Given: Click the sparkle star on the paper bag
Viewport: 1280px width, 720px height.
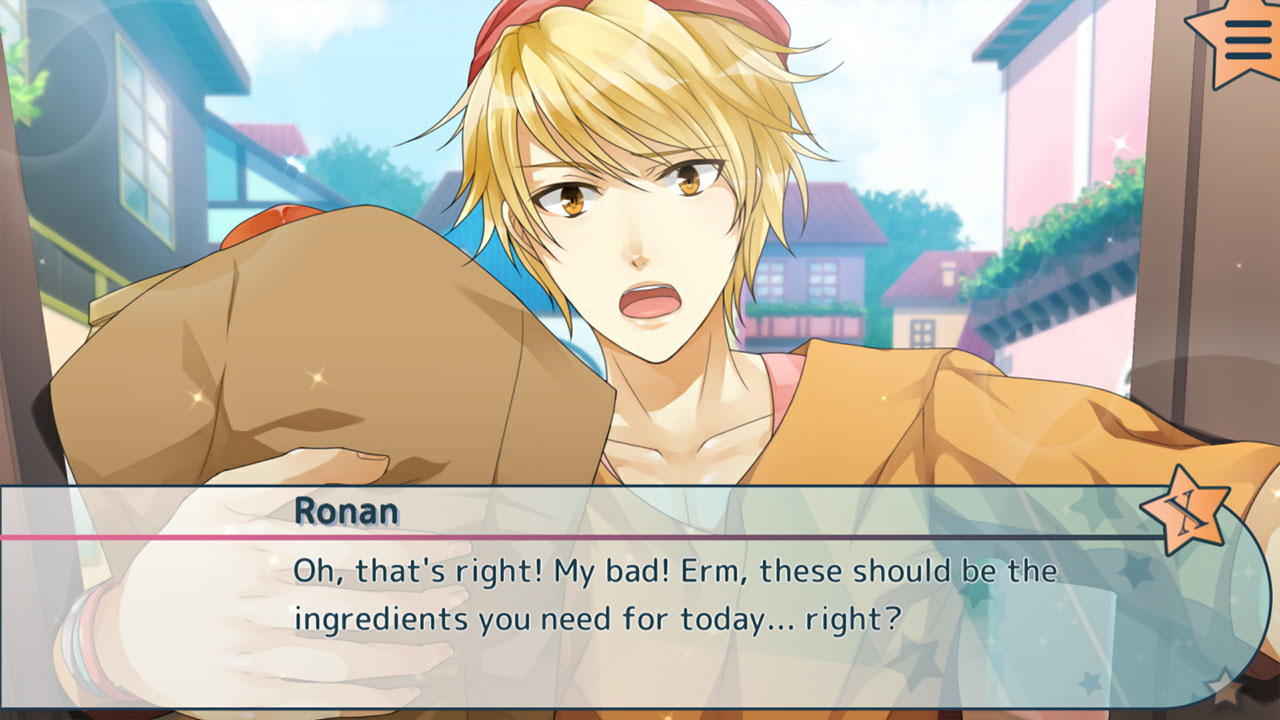Looking at the screenshot, I should [315, 378].
